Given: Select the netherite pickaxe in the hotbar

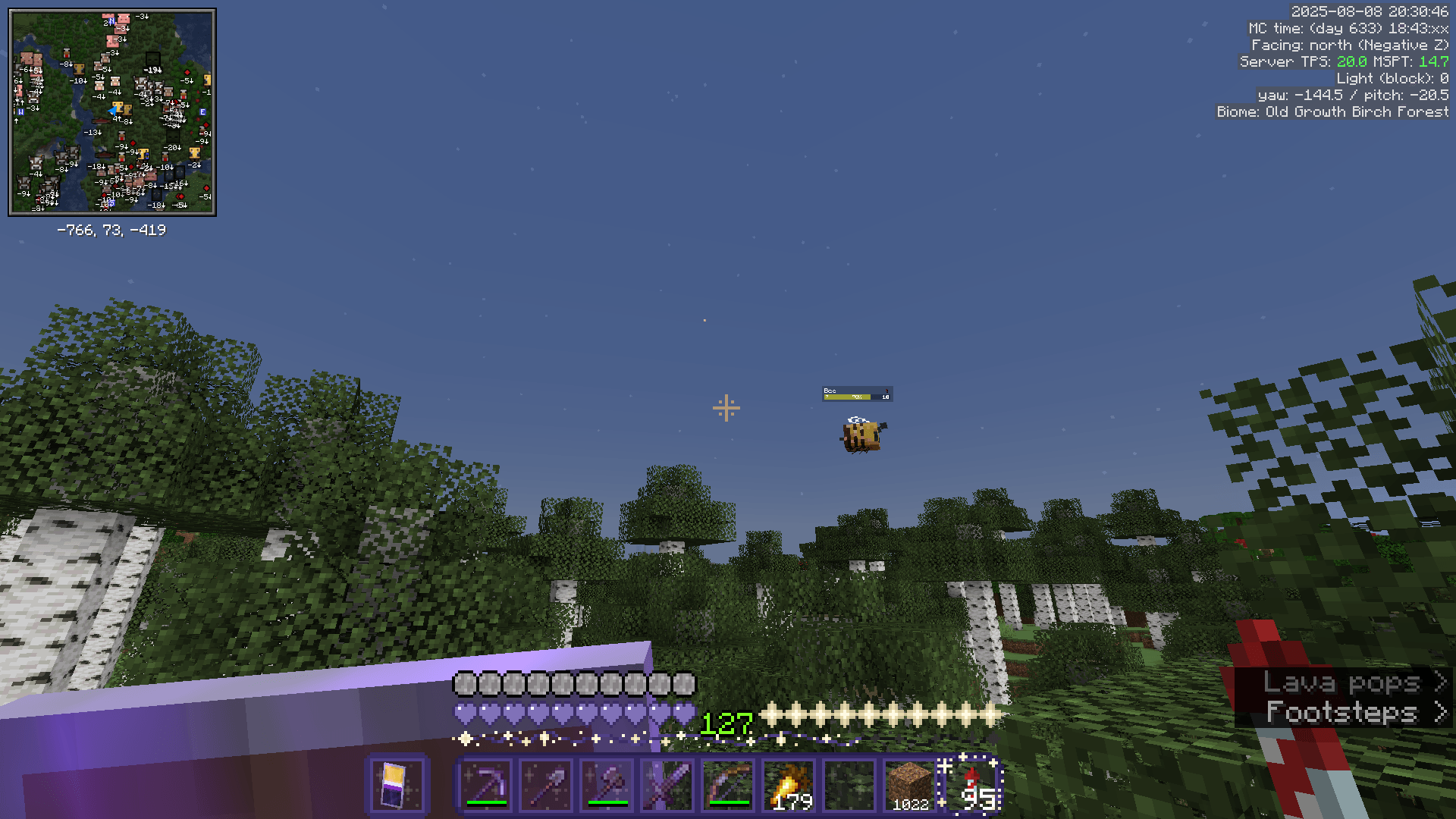Looking at the screenshot, I should pos(485,785).
